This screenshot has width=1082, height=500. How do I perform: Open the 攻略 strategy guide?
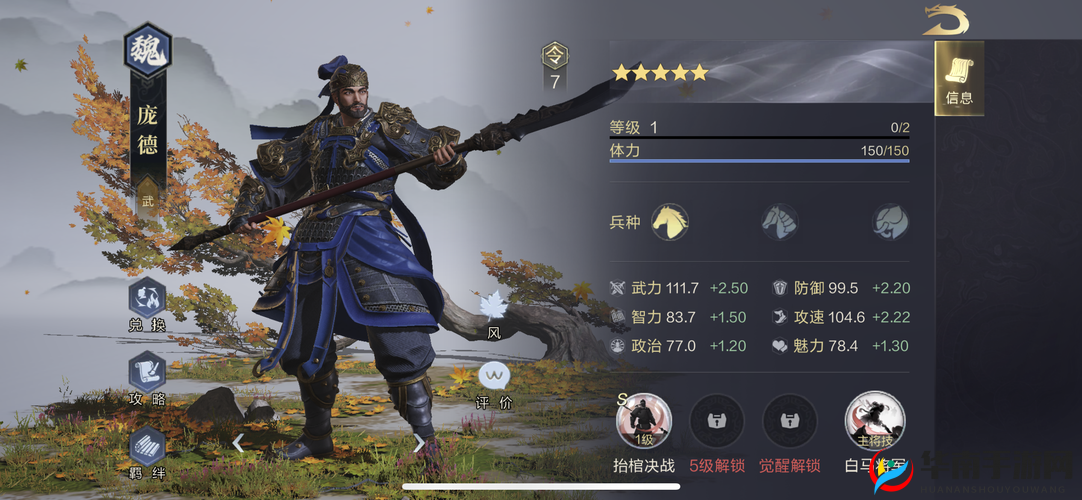147,375
